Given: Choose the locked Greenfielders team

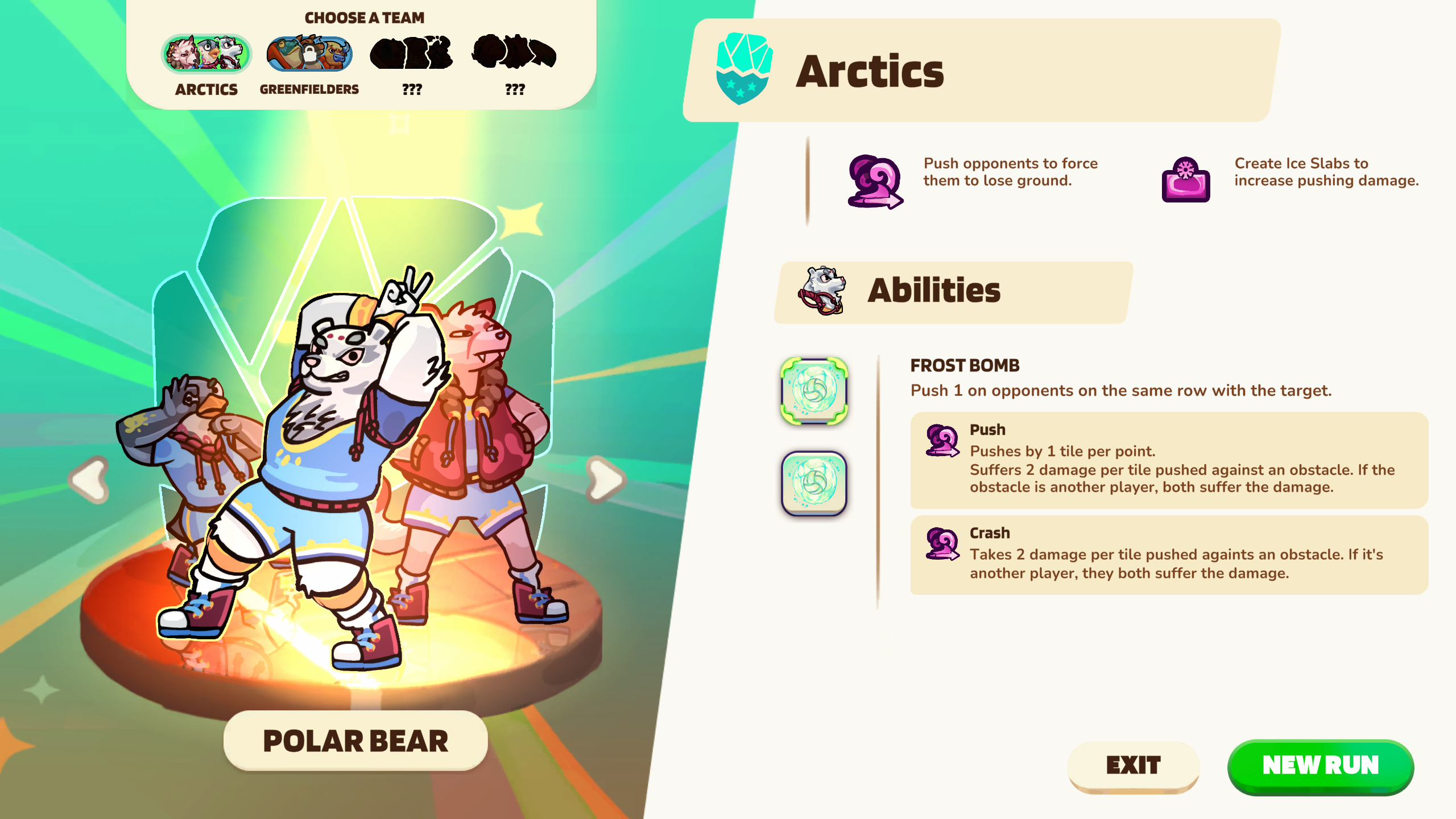Looking at the screenshot, I should click(x=309, y=55).
